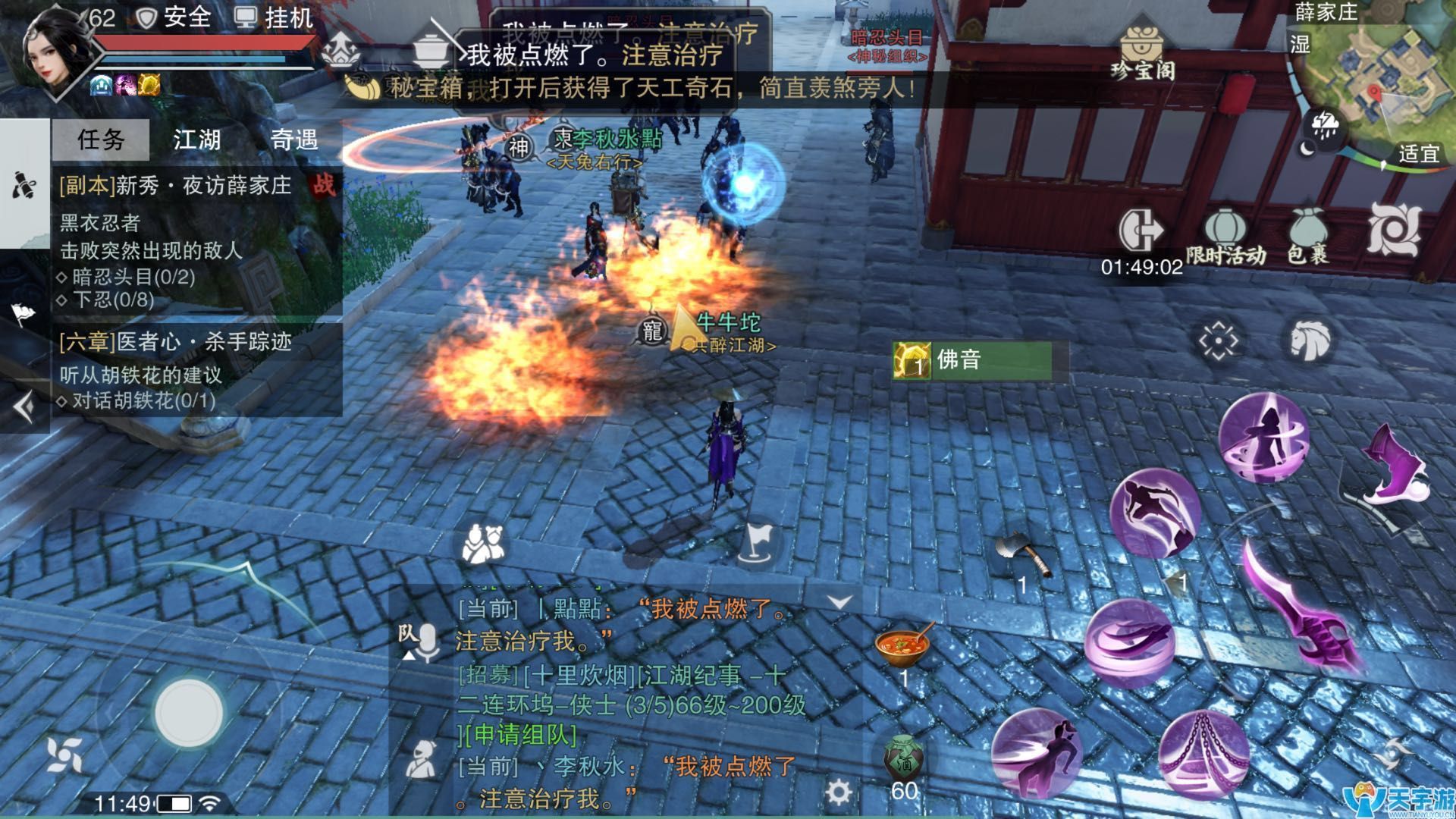Screen dimensions: 1456x819
Task: Select the 奇遇 tab
Action: [x=294, y=140]
